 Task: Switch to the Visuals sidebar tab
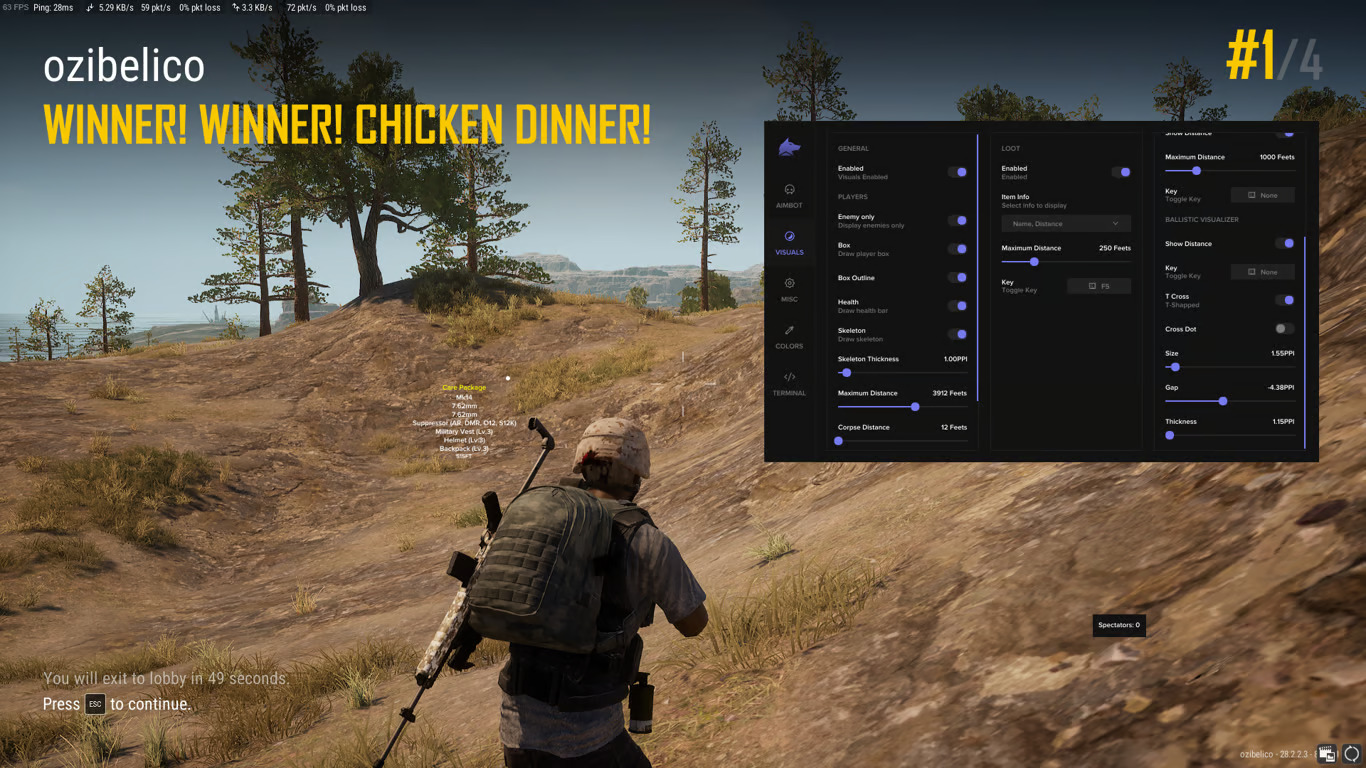pyautogui.click(x=789, y=242)
